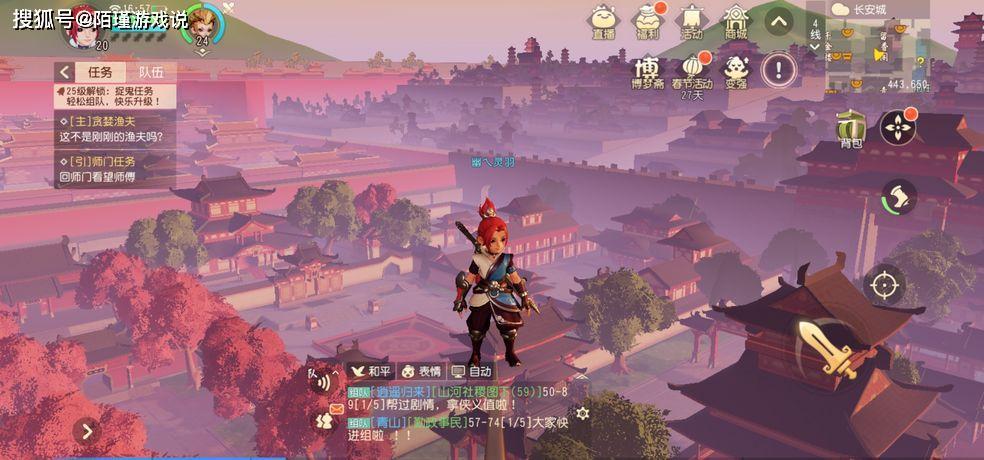The height and width of the screenshot is (460, 984).
Task: Open the 商城 shop
Action: [736, 20]
